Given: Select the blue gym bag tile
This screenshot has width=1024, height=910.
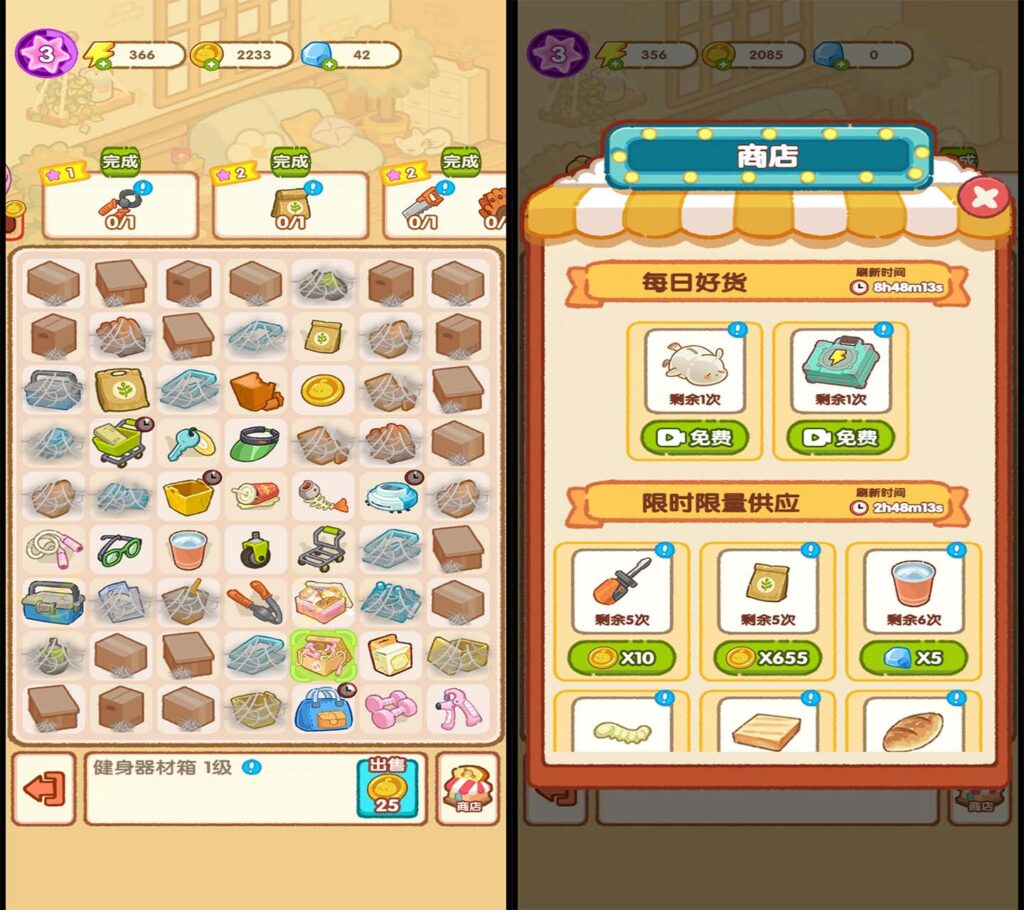Looking at the screenshot, I should click(x=322, y=708).
